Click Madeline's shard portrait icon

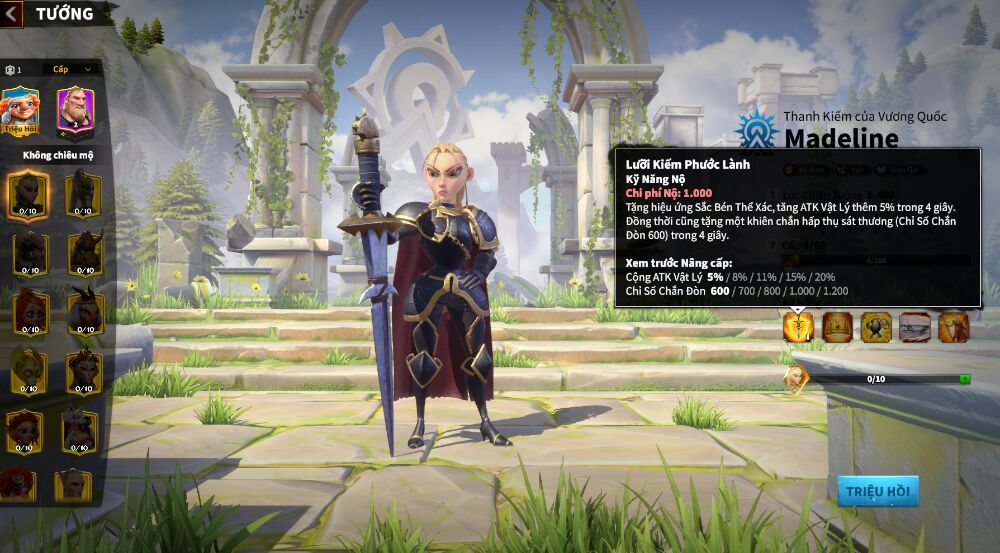(x=796, y=378)
